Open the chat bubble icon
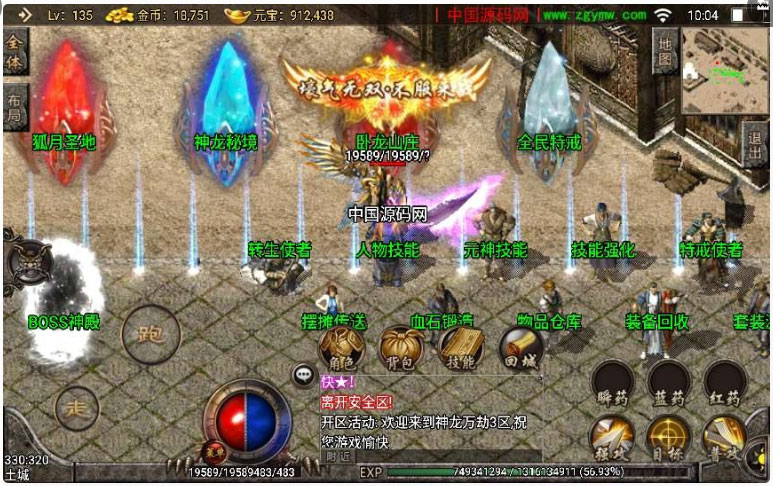 (x=304, y=375)
